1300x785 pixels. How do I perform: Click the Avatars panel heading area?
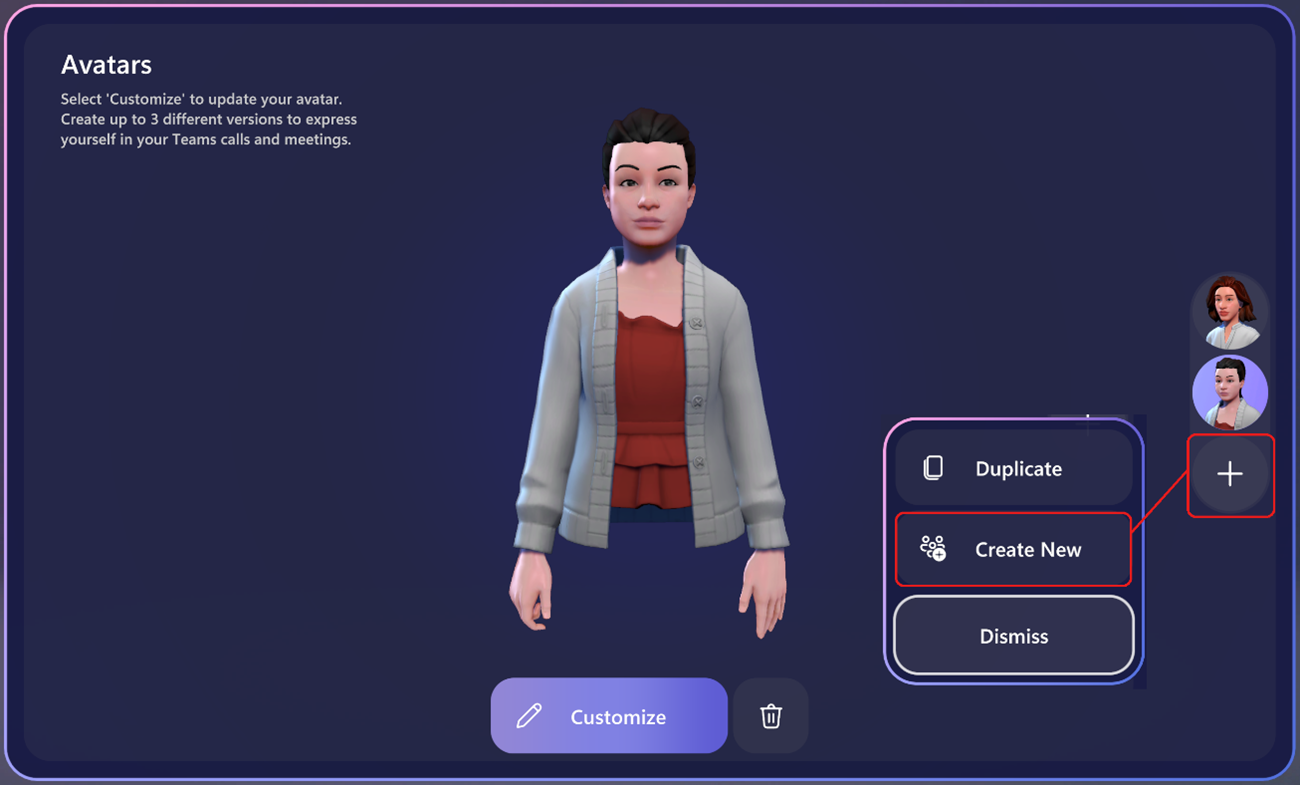pos(107,64)
